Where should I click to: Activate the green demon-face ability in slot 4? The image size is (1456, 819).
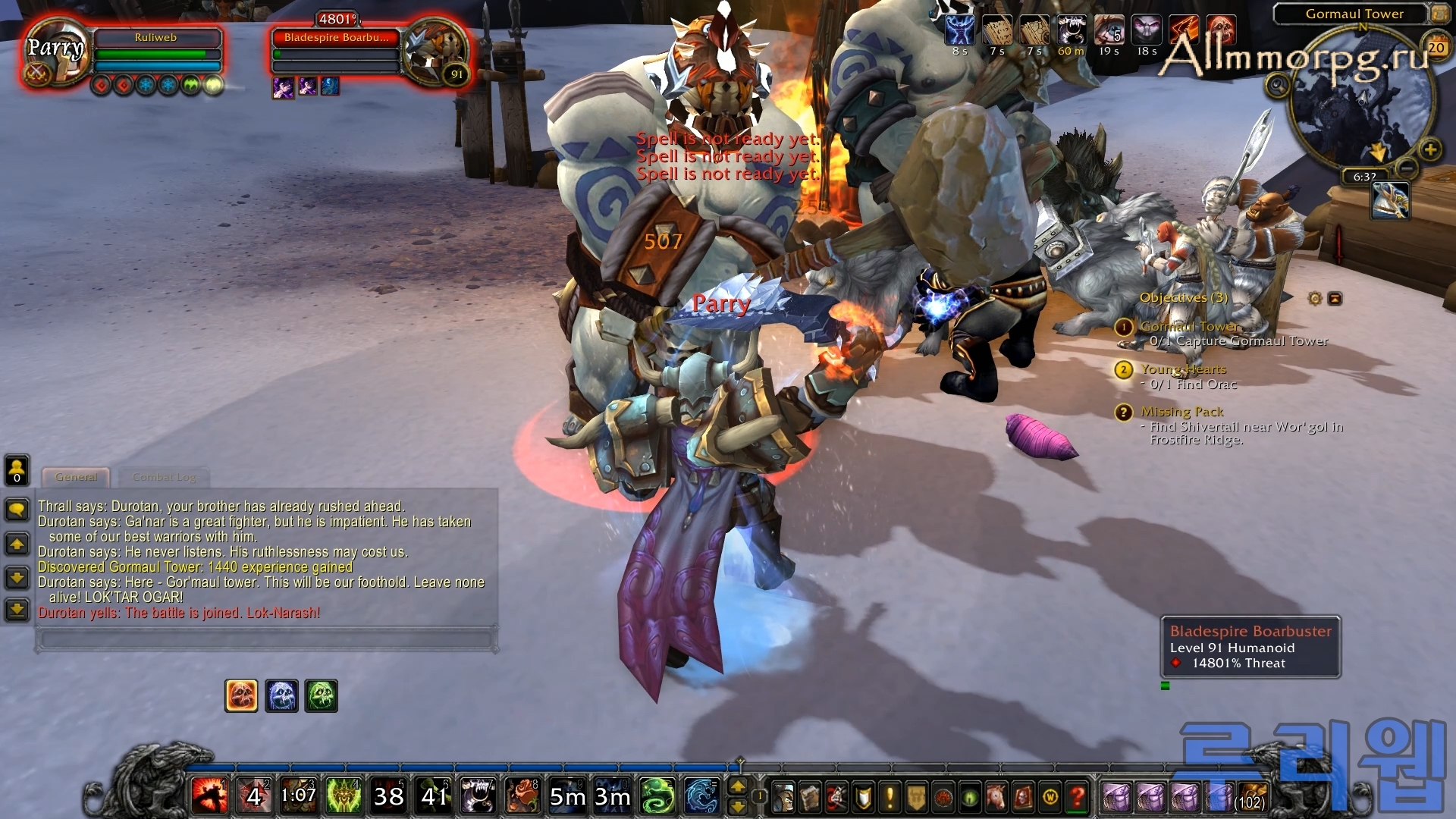(x=344, y=795)
